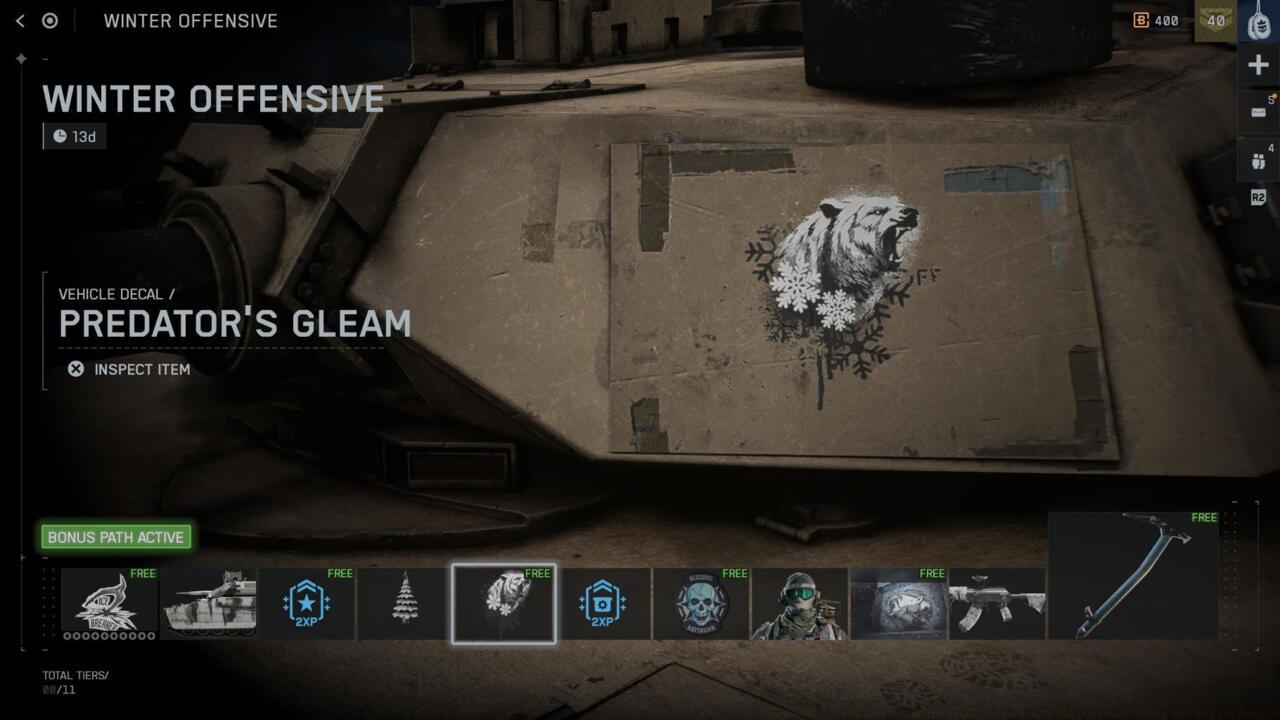Select the blue skull emblem reward tile
The image size is (1280, 720).
(701, 603)
